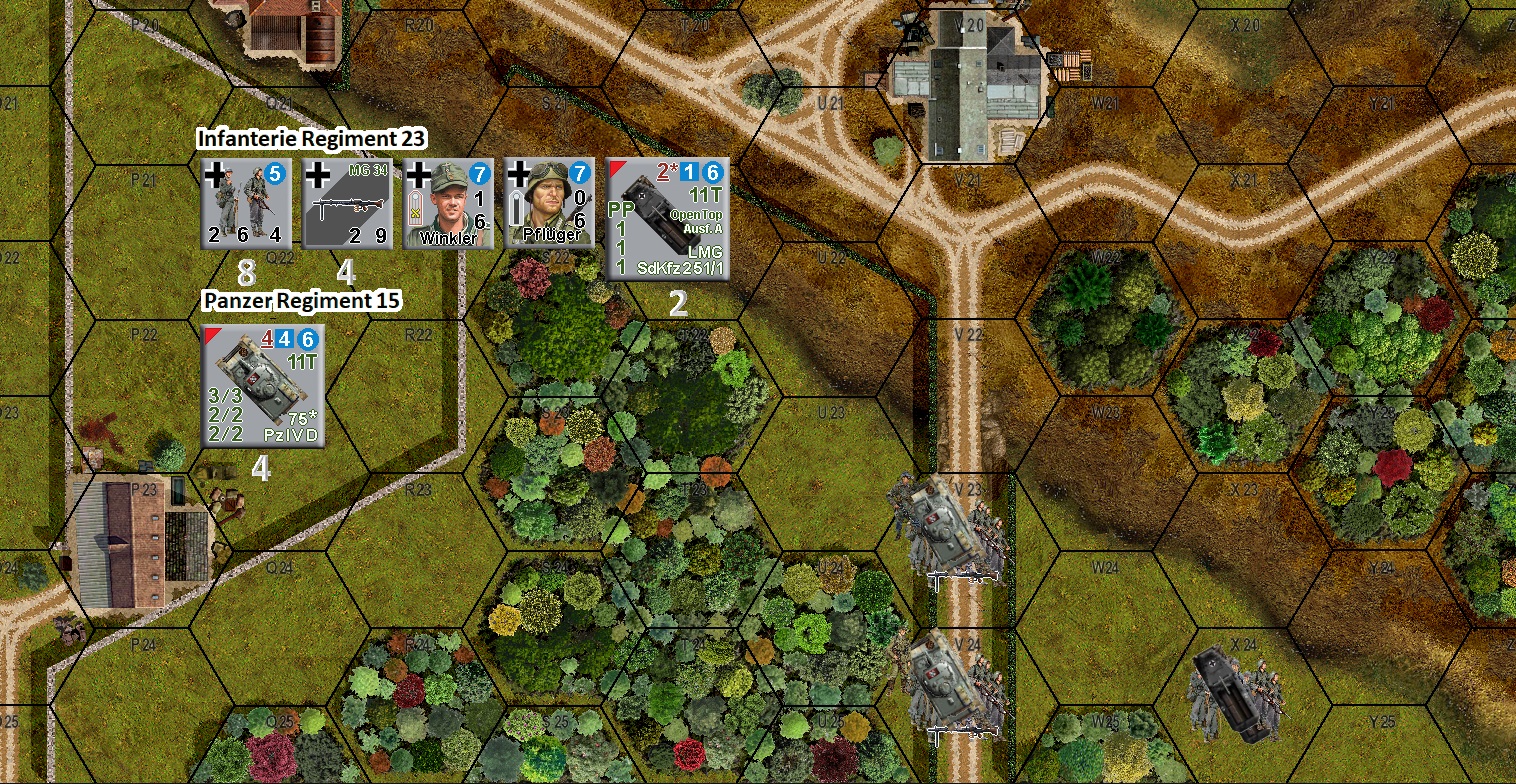Screen dimensions: 1516x784
Task: Select the tank unit in hex V23
Action: click(x=945, y=528)
